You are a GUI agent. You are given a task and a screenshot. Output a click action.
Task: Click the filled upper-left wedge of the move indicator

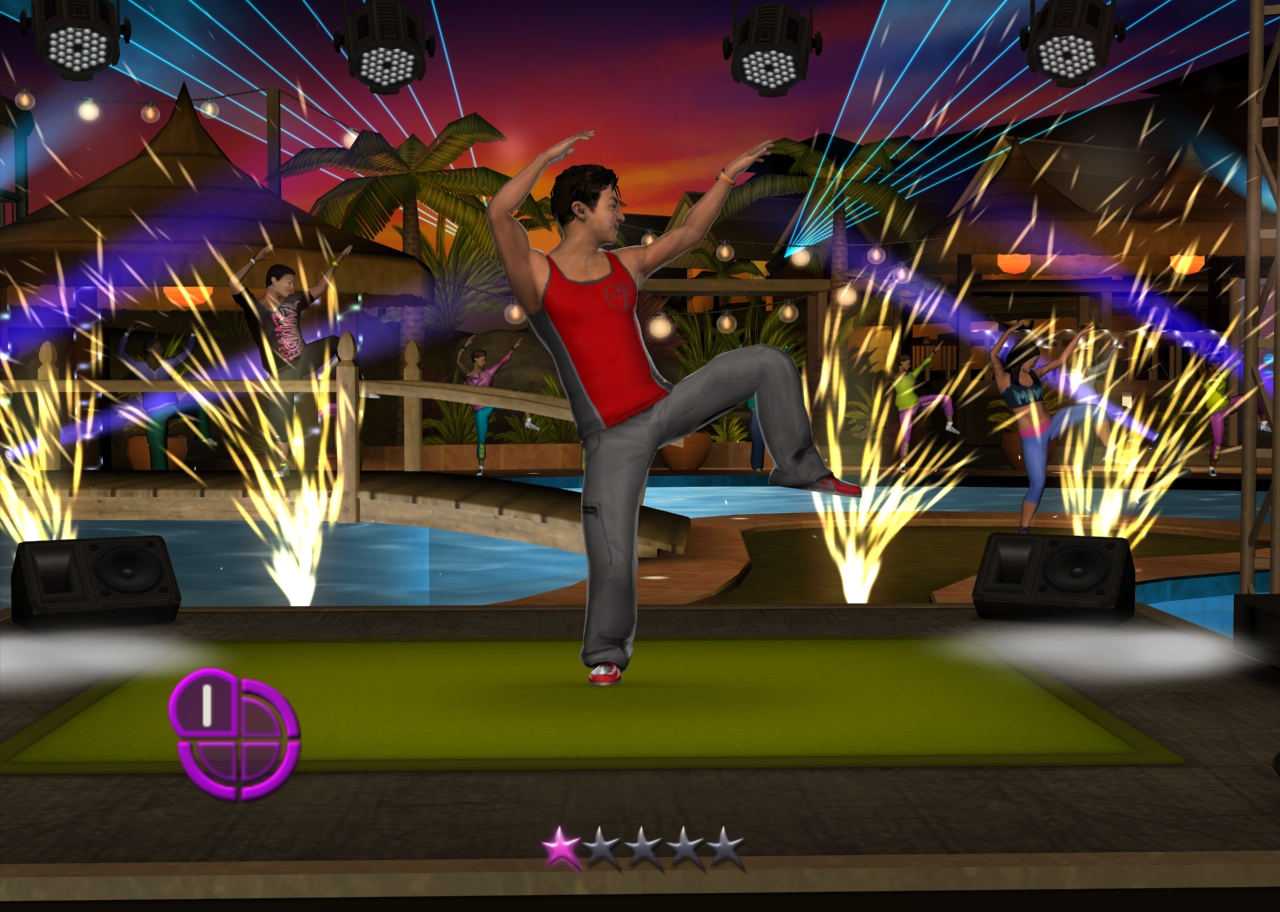[210, 705]
